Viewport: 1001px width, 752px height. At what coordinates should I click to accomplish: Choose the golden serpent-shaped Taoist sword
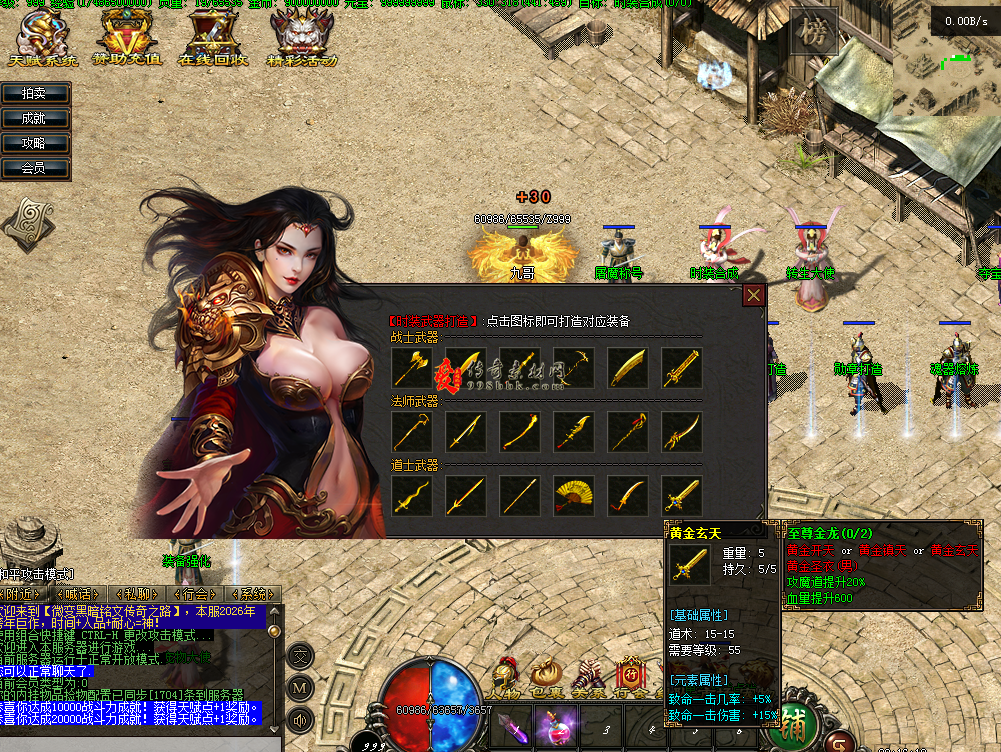click(411, 496)
